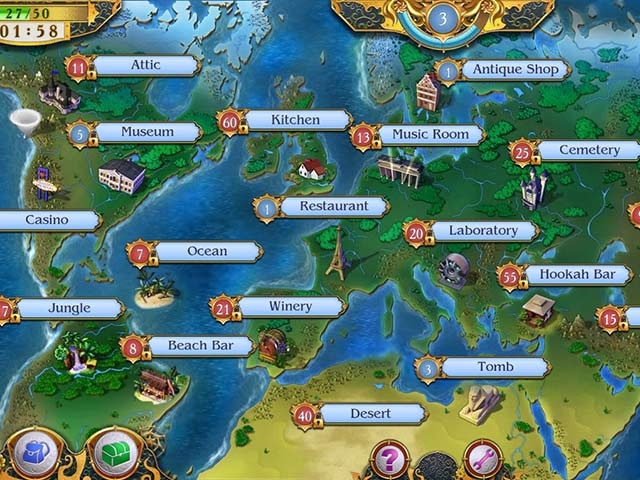Select the Attic location
This screenshot has height=480, width=640.
145,66
